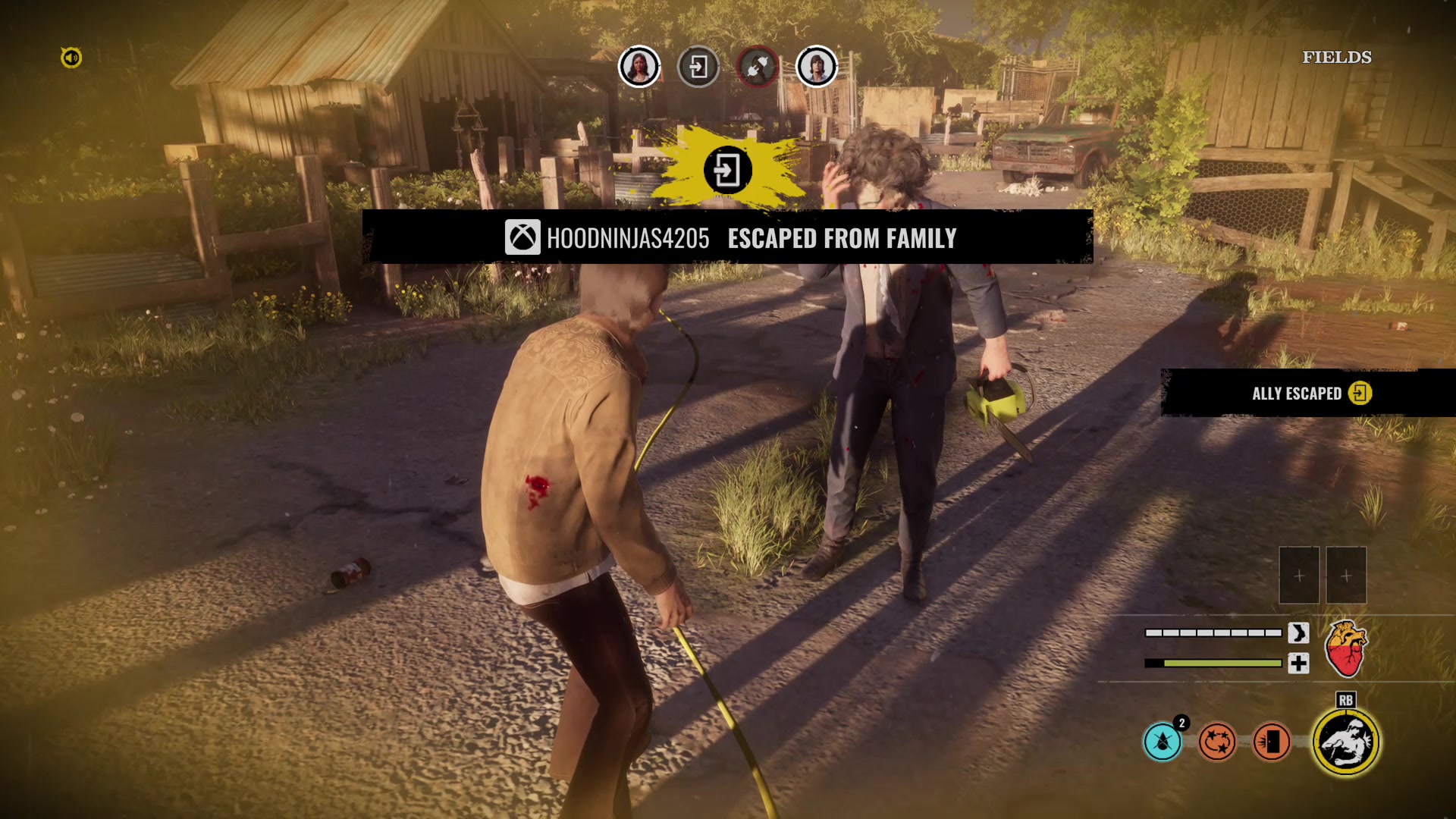Click the Escaped From Family announcement banner
Viewport: 1456px width, 819px height.
(x=728, y=238)
